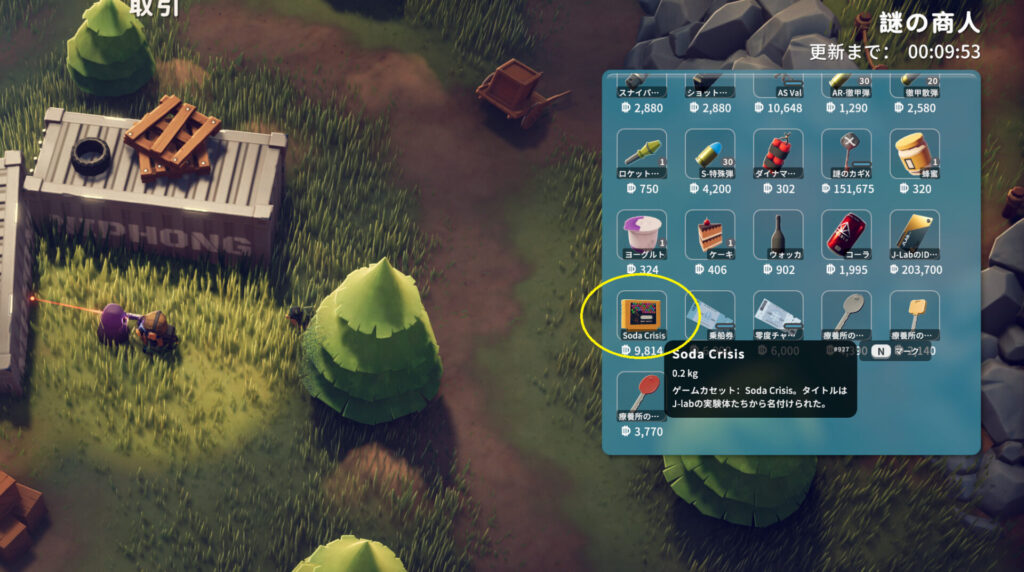Select the red dynamite bundle
This screenshot has height=572, width=1024.
(778, 153)
